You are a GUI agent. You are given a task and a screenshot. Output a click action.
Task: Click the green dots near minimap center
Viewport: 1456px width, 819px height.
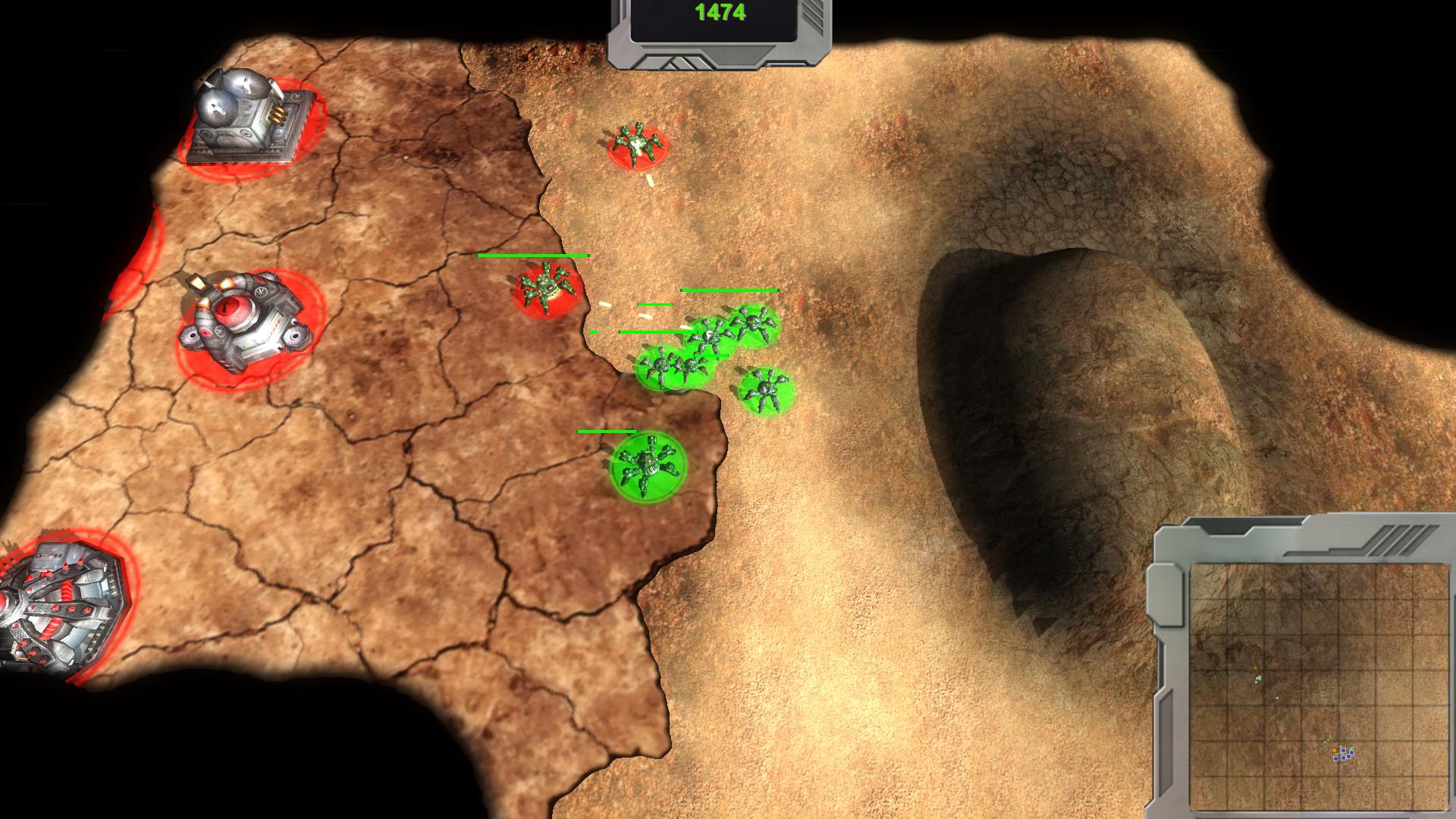point(1259,678)
